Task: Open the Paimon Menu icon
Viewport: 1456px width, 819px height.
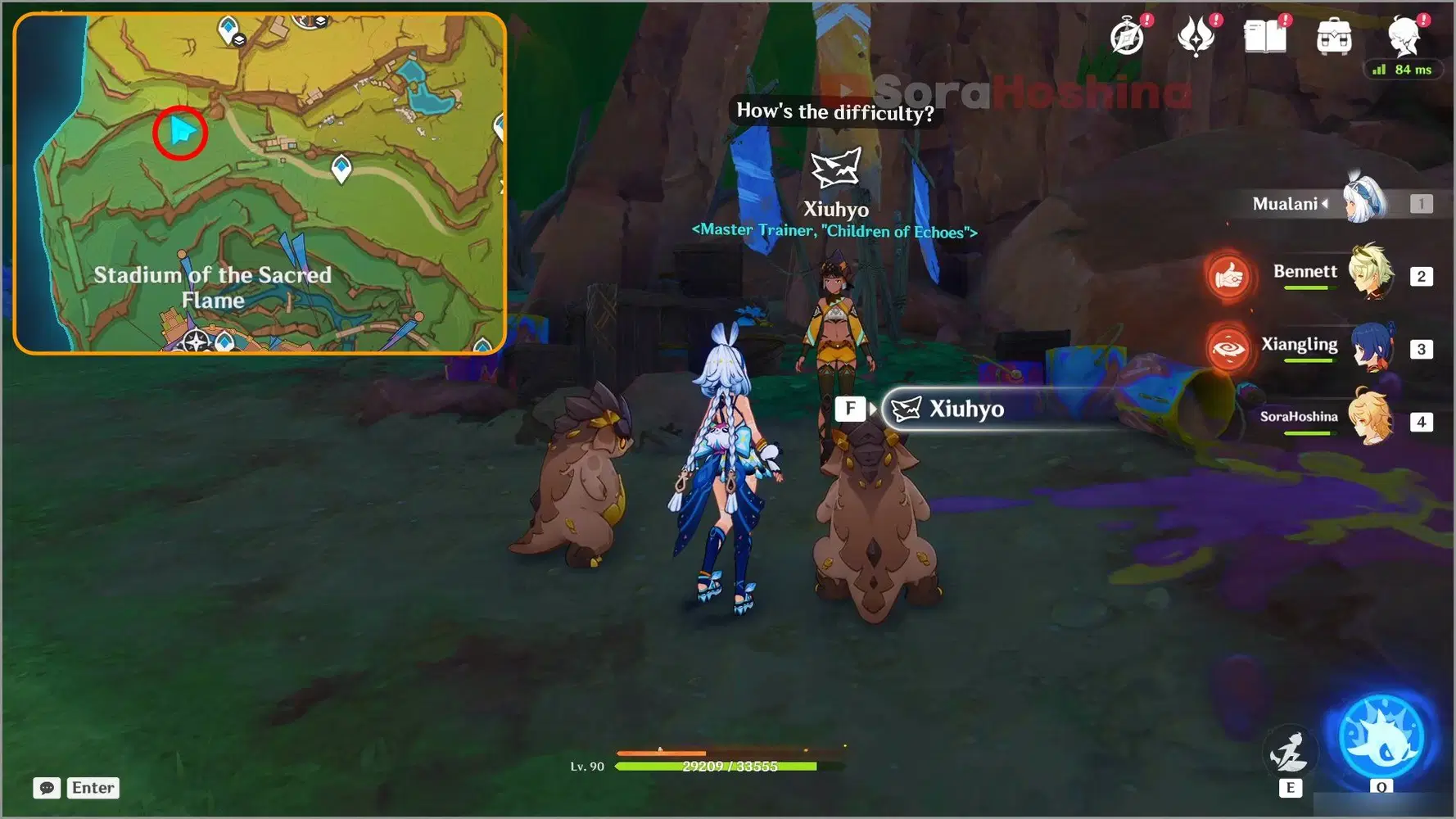Action: click(x=1404, y=35)
